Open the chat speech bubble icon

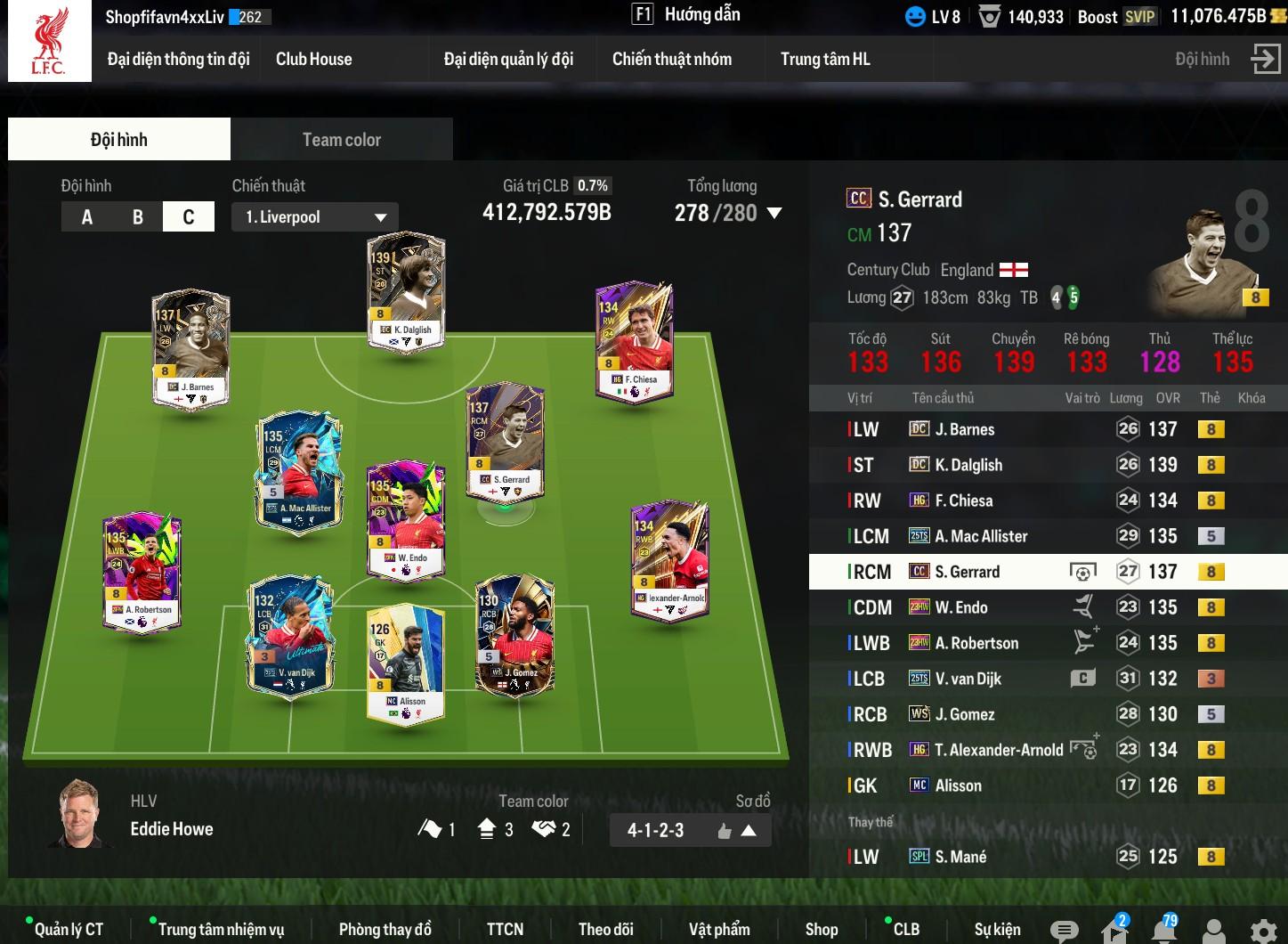1063,931
